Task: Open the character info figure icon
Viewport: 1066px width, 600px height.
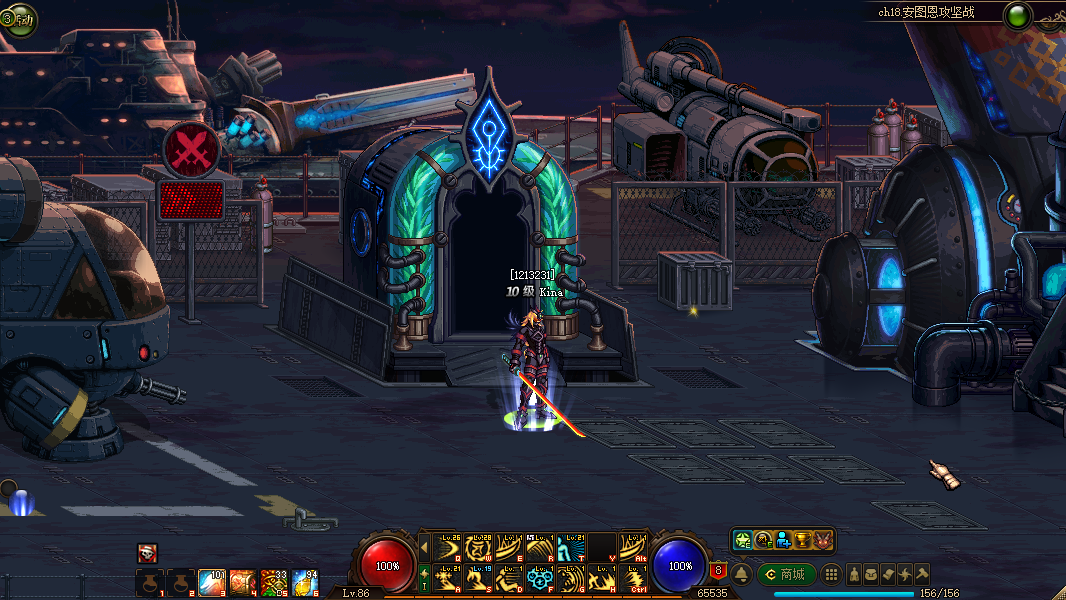Action: click(x=855, y=574)
